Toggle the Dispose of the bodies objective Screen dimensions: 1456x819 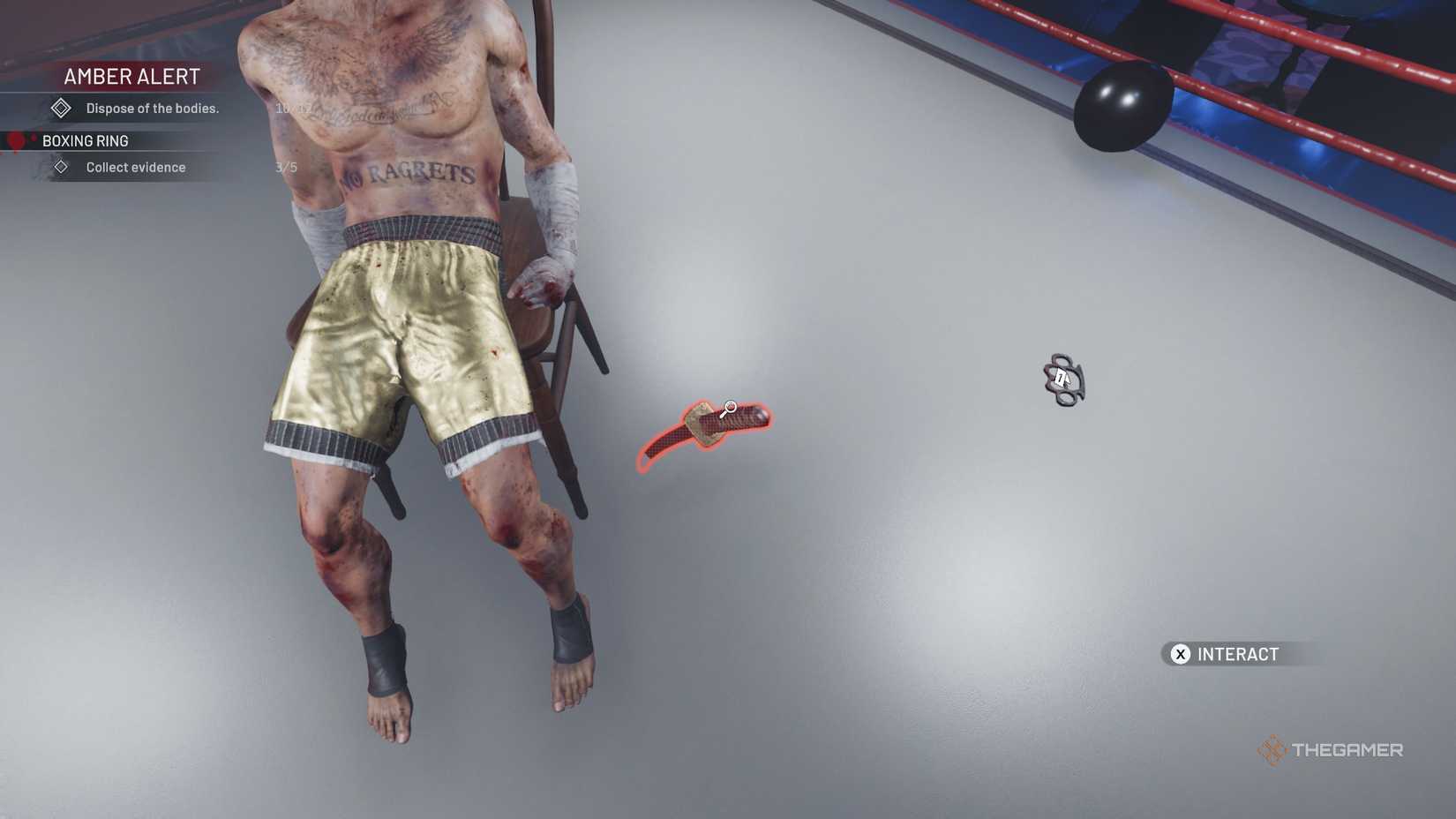(x=153, y=107)
